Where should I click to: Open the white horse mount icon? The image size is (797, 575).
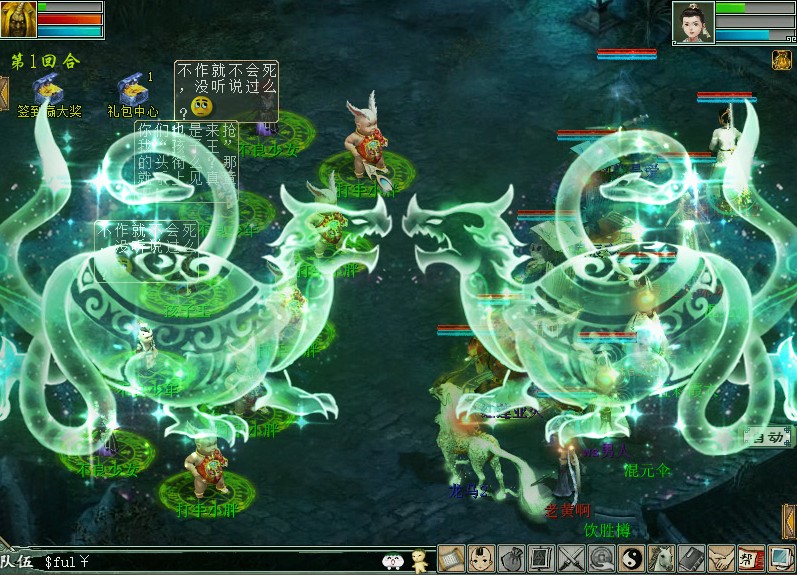662,559
